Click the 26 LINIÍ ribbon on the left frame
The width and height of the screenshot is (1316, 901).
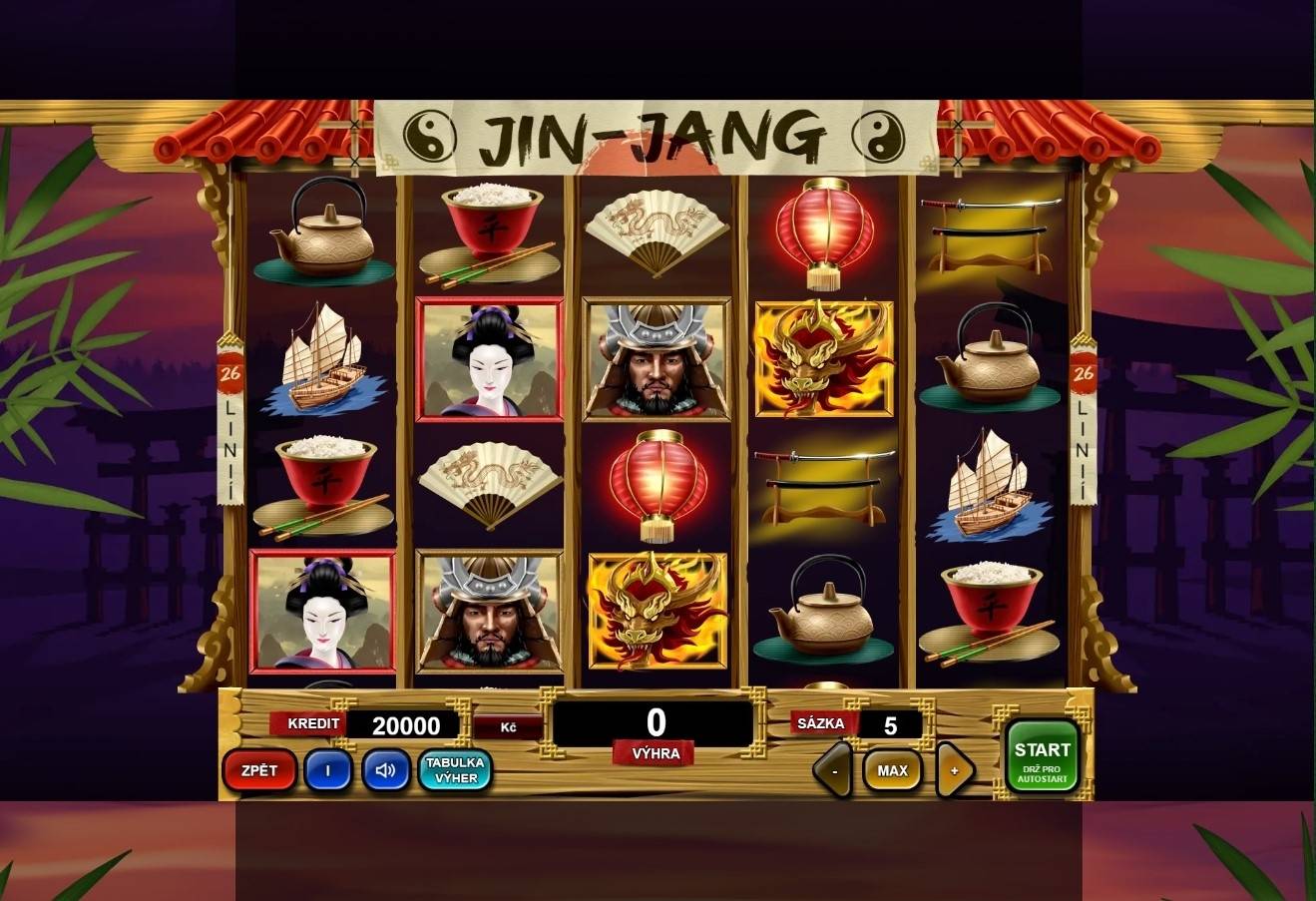[228, 419]
